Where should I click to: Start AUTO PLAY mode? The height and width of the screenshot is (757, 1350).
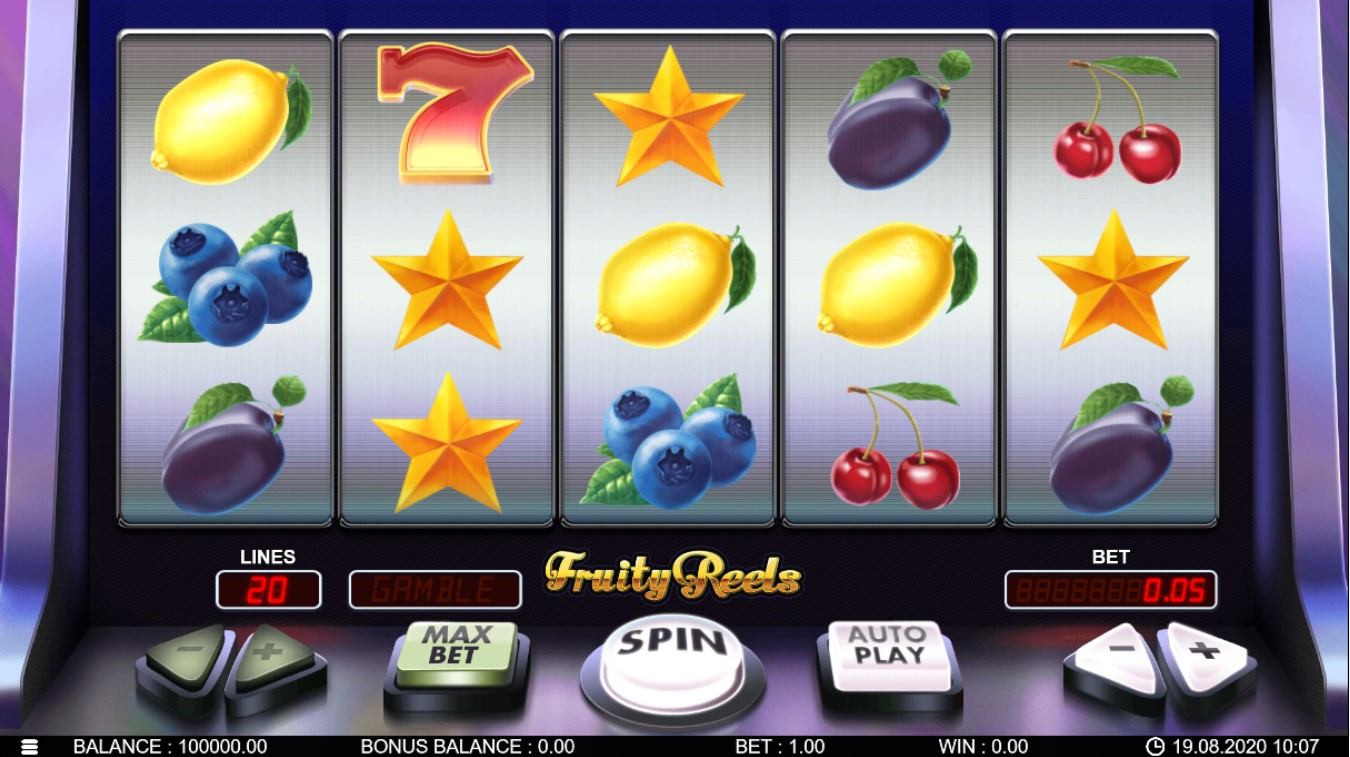coord(887,648)
